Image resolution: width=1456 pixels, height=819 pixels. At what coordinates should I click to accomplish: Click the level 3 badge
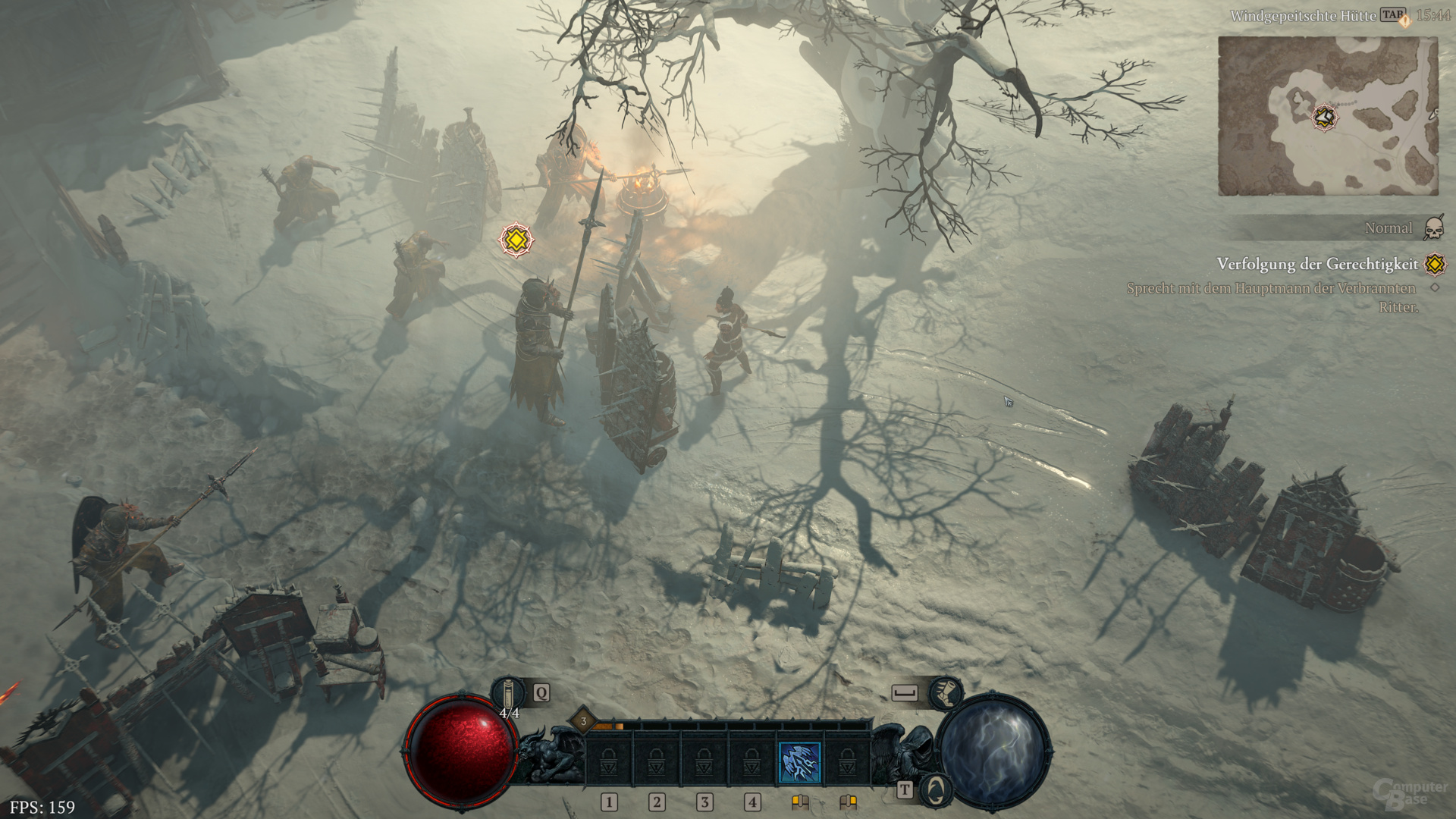[583, 721]
